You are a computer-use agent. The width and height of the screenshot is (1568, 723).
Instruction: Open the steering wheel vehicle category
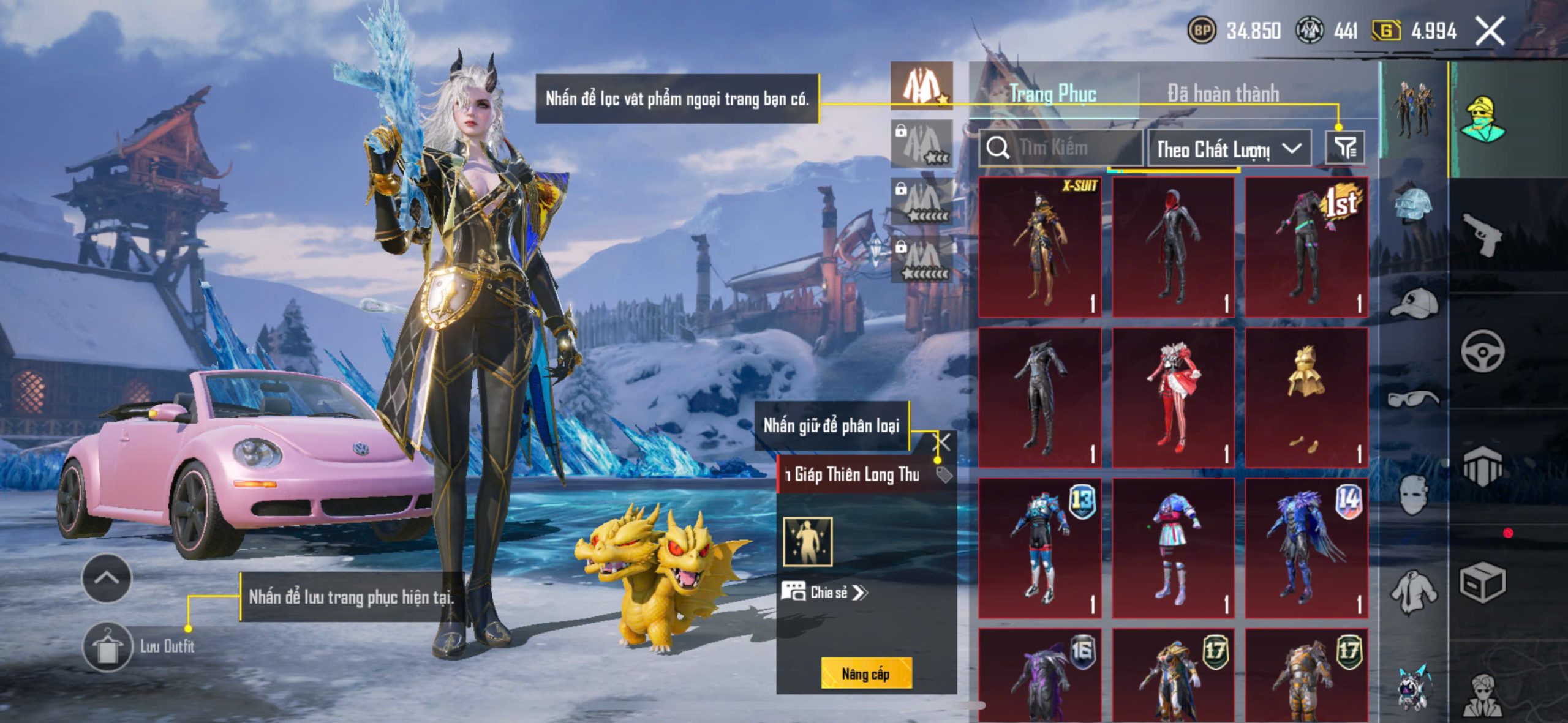point(1482,351)
